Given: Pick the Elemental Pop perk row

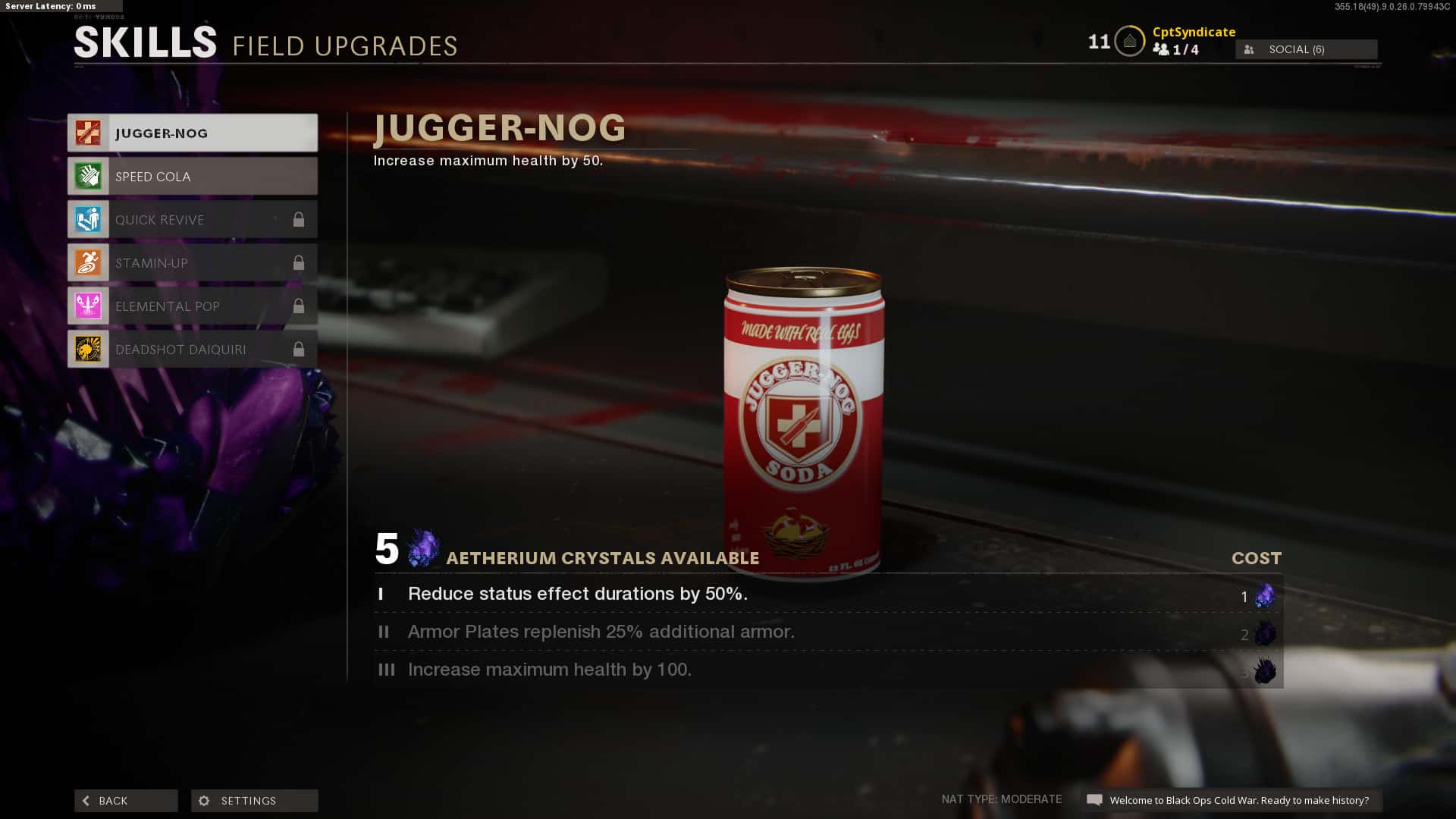Looking at the screenshot, I should [x=193, y=306].
